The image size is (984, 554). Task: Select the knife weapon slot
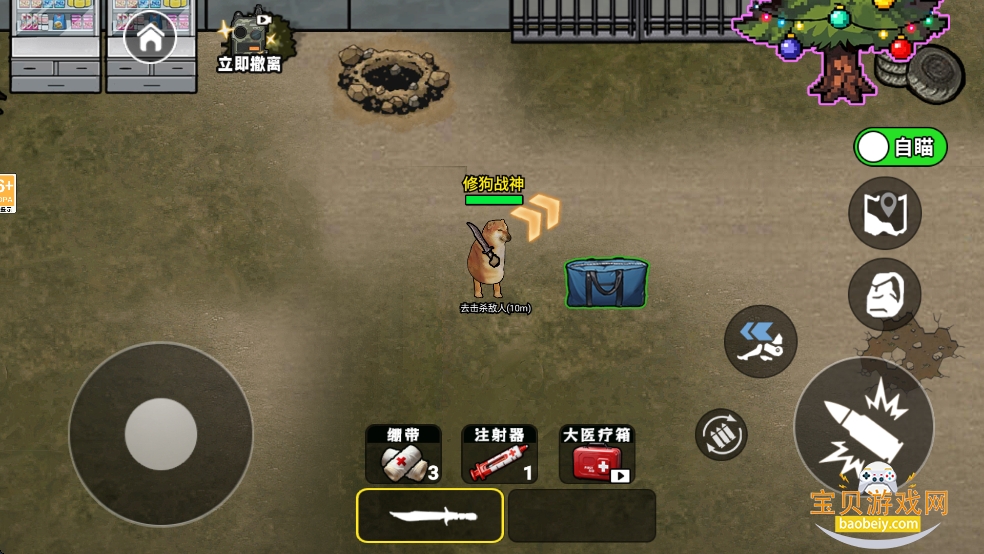430,515
